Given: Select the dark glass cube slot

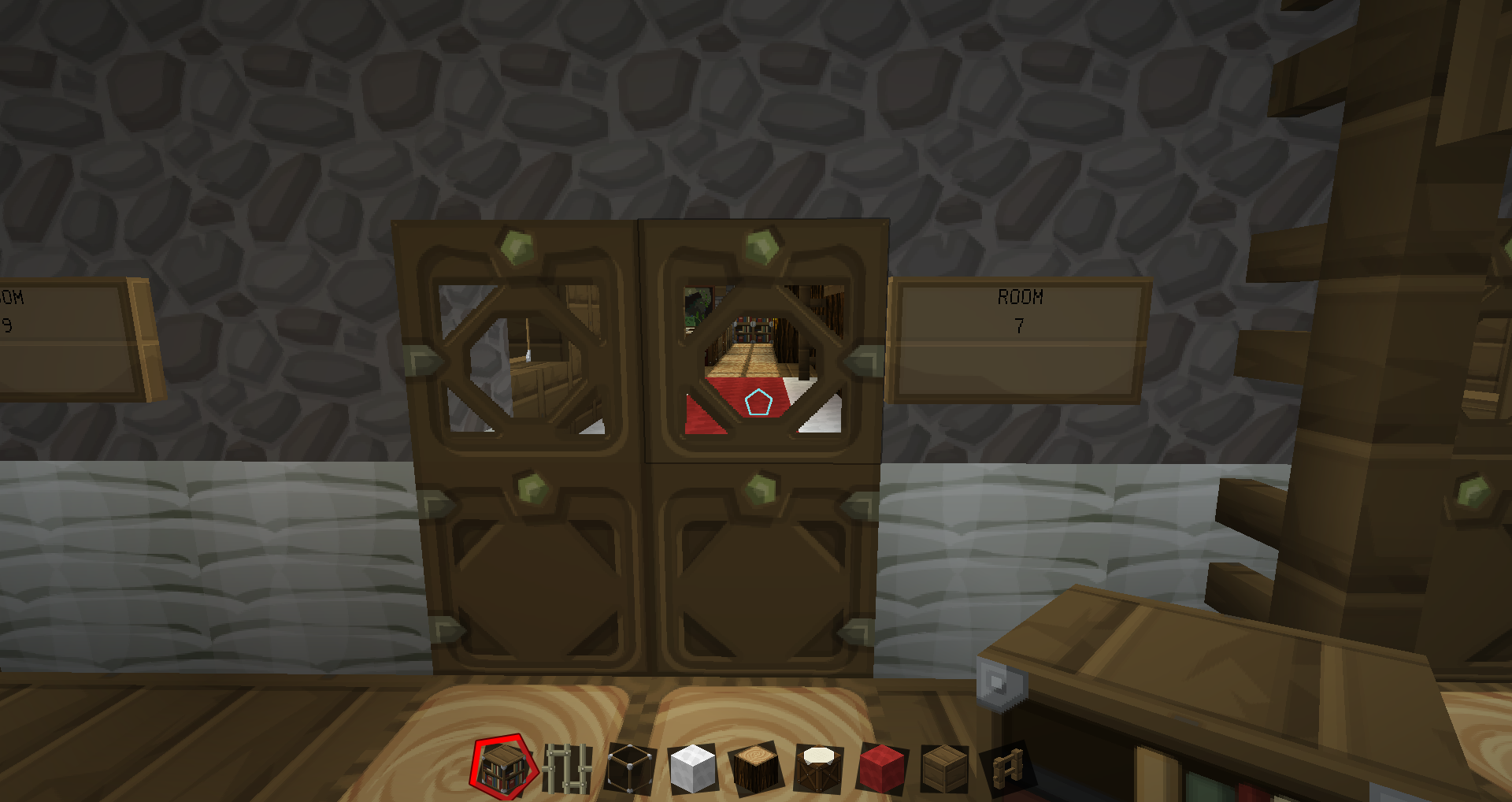Looking at the screenshot, I should coord(630,767).
